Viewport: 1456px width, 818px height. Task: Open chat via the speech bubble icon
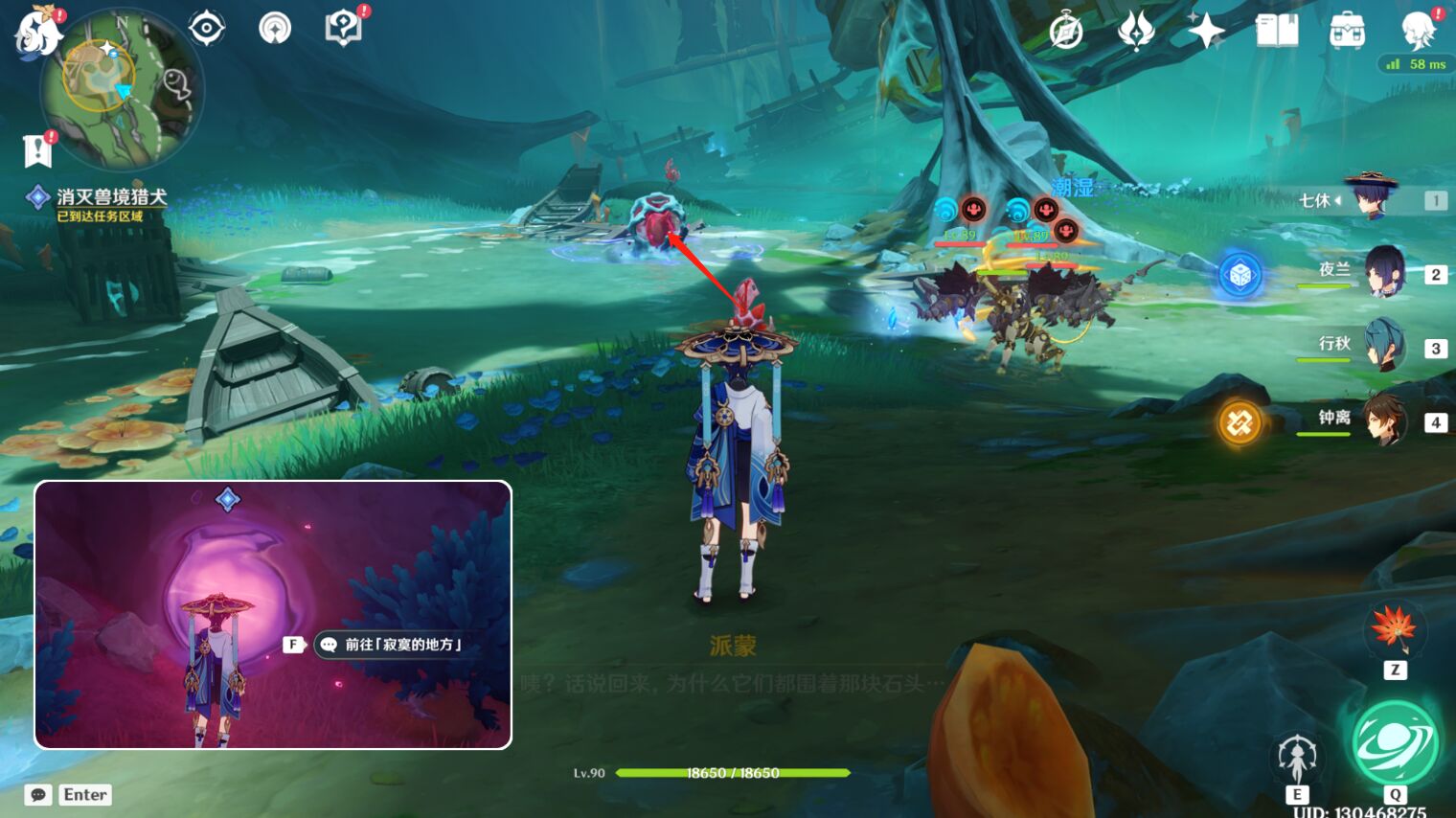(37, 794)
